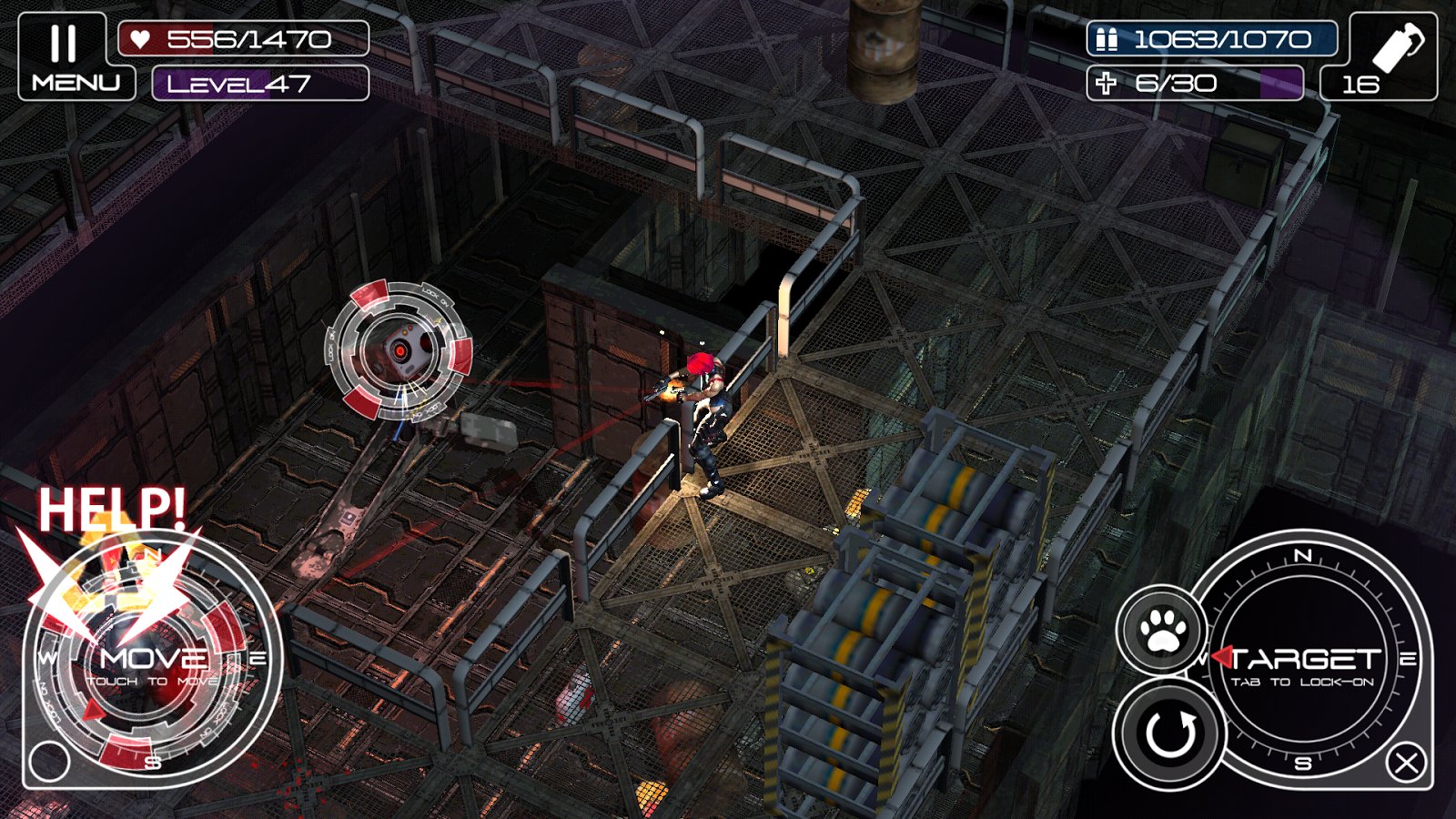Lock onto the enemy target reticle
This screenshot has height=819, width=1456.
coord(399,350)
